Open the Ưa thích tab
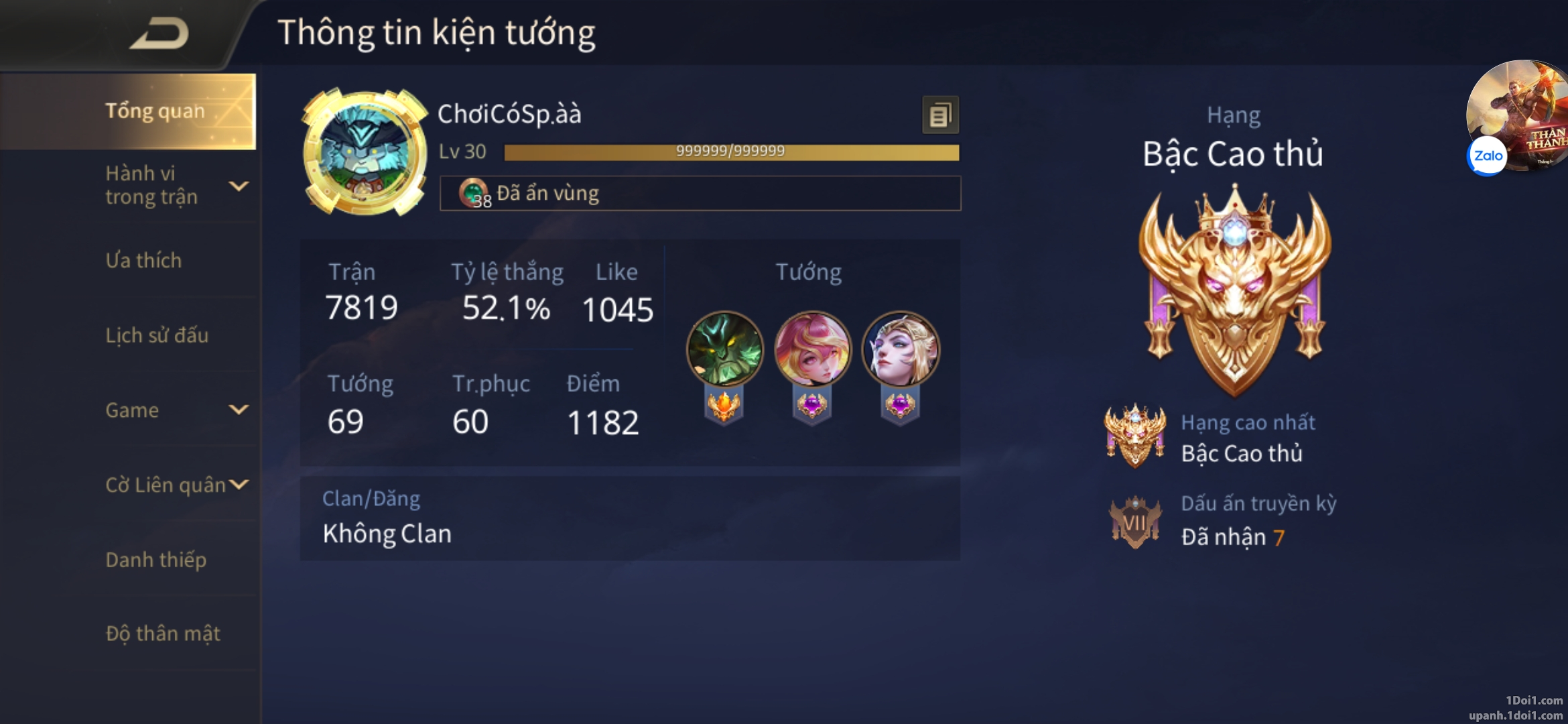Image resolution: width=1568 pixels, height=724 pixels. [143, 260]
